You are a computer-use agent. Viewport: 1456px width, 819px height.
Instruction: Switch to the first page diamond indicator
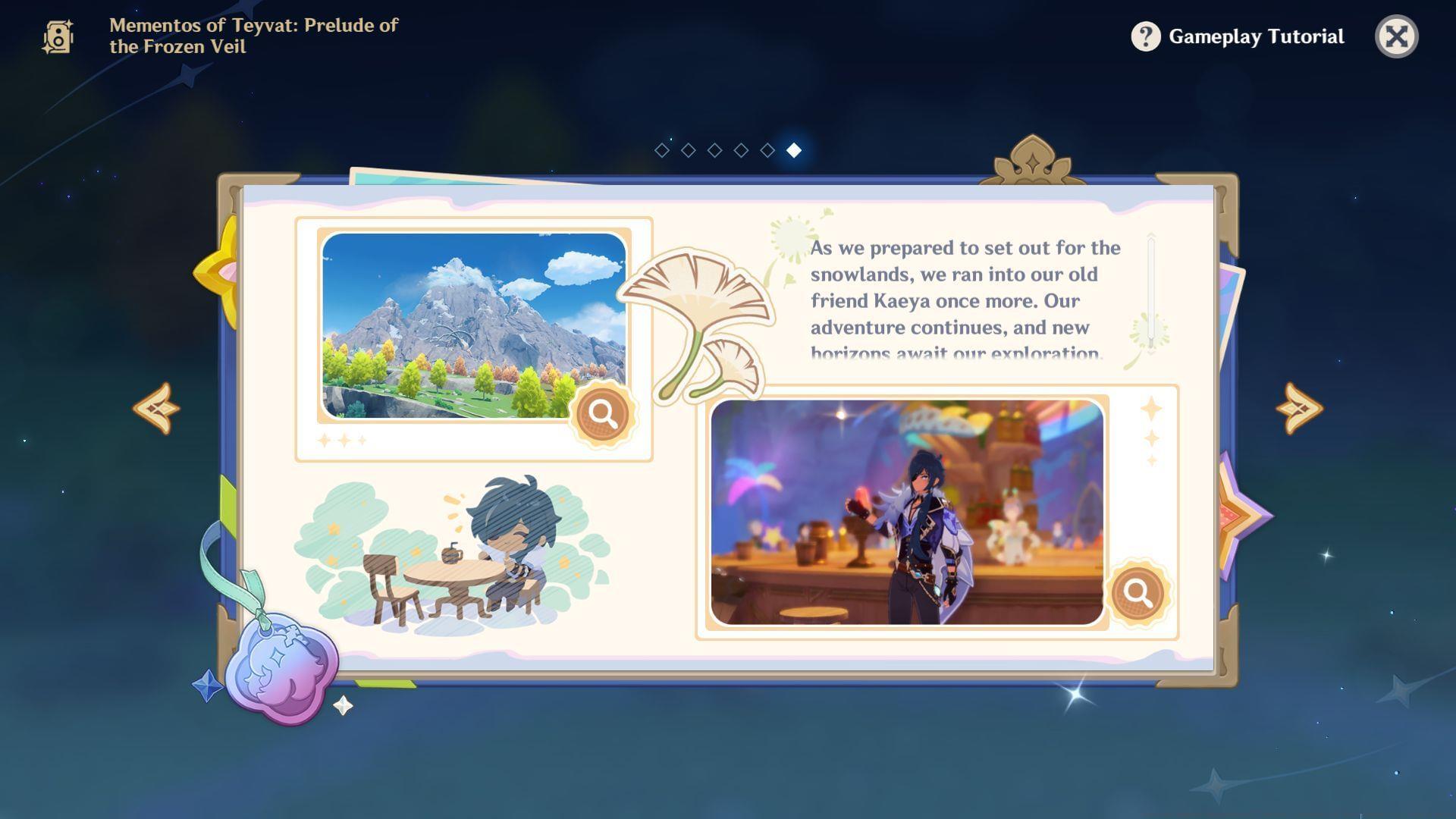pyautogui.click(x=661, y=149)
